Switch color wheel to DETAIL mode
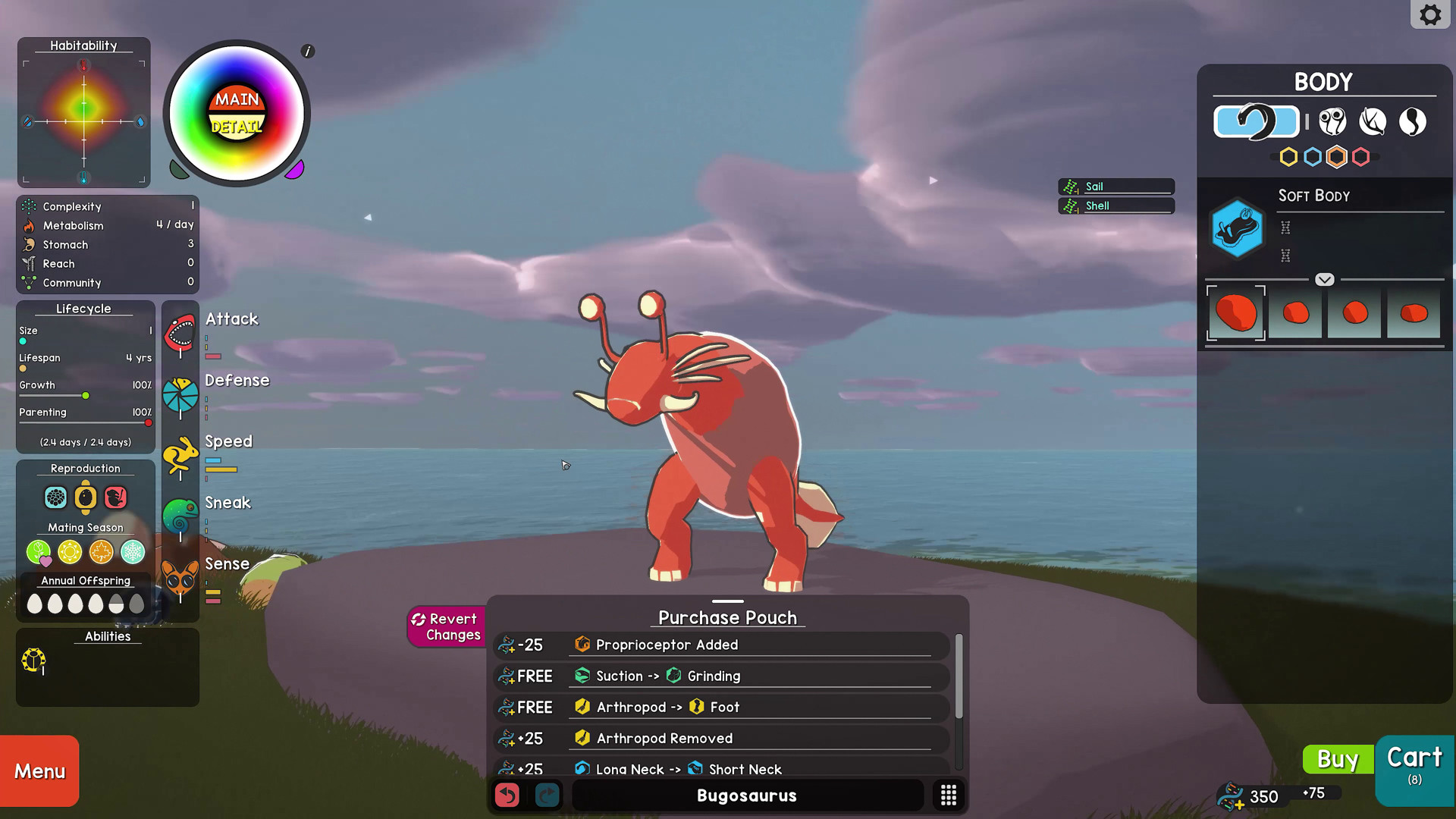 [x=237, y=126]
